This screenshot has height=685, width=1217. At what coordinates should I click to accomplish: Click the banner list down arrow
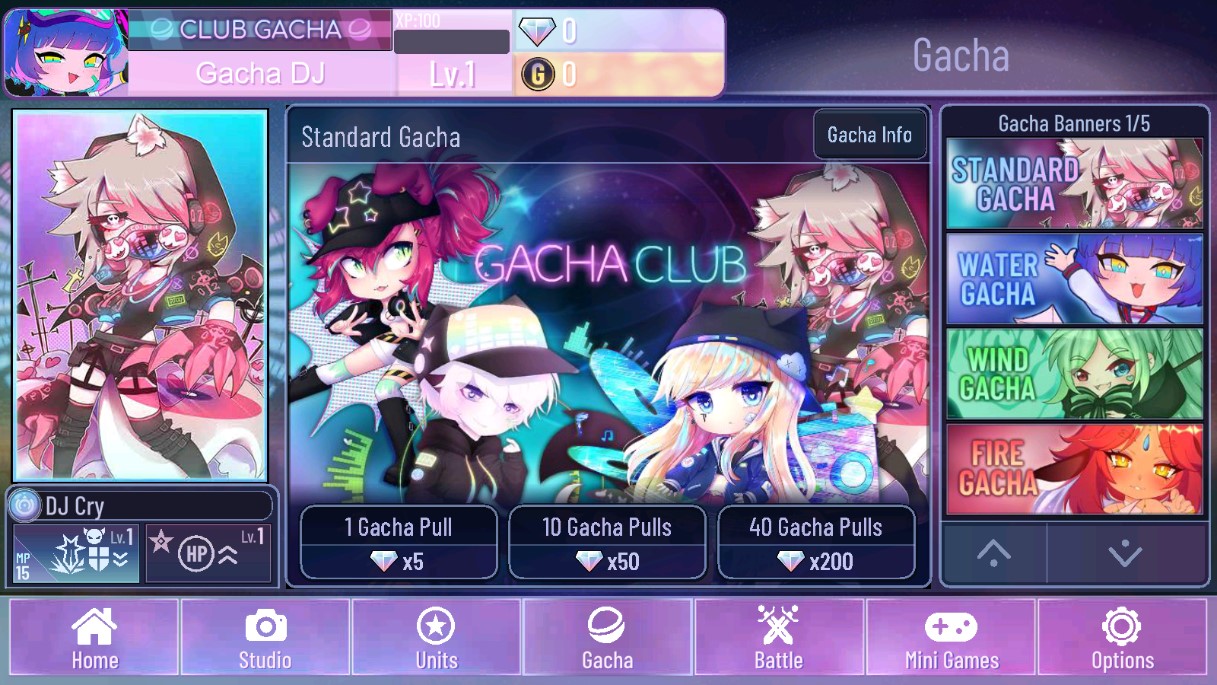click(1125, 553)
